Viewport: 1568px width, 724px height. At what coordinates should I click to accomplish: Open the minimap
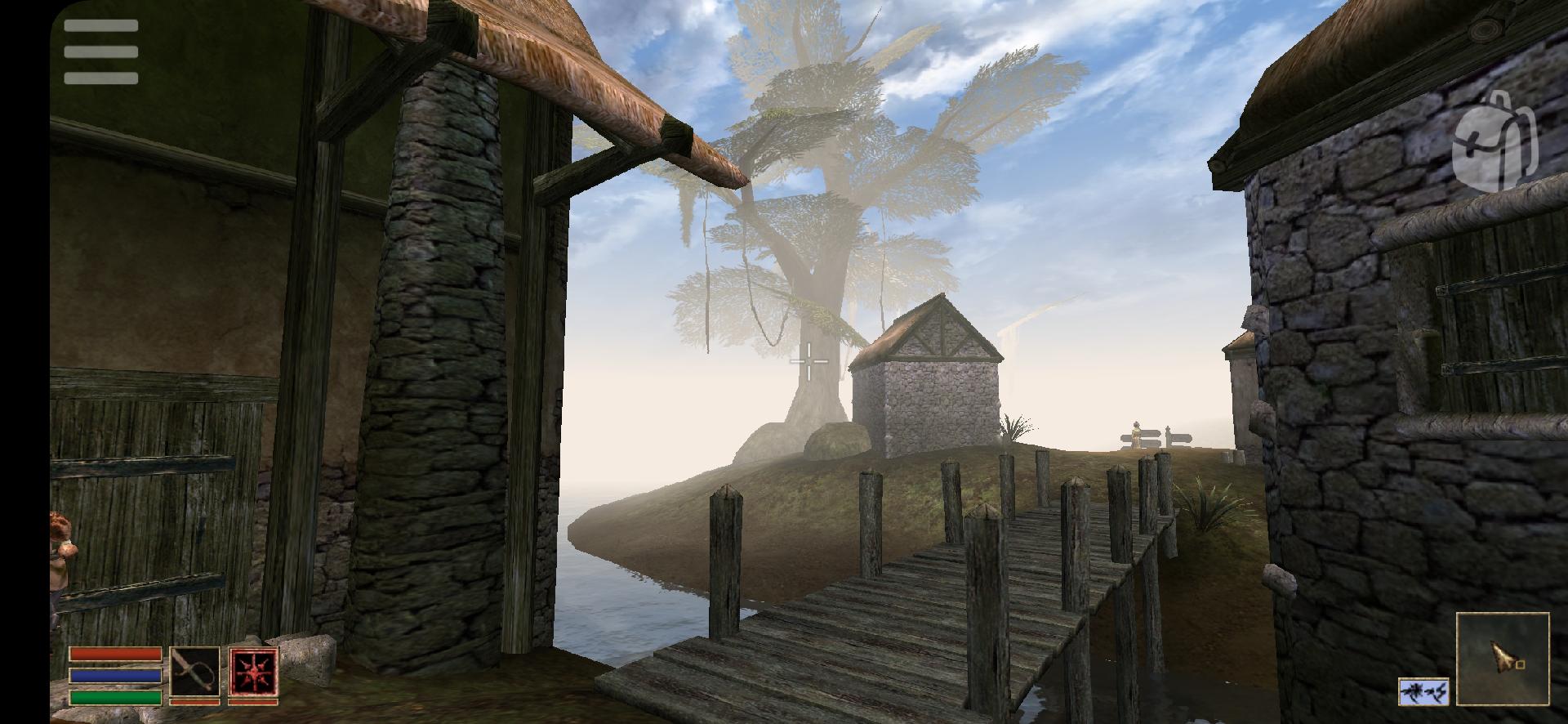[1503, 658]
